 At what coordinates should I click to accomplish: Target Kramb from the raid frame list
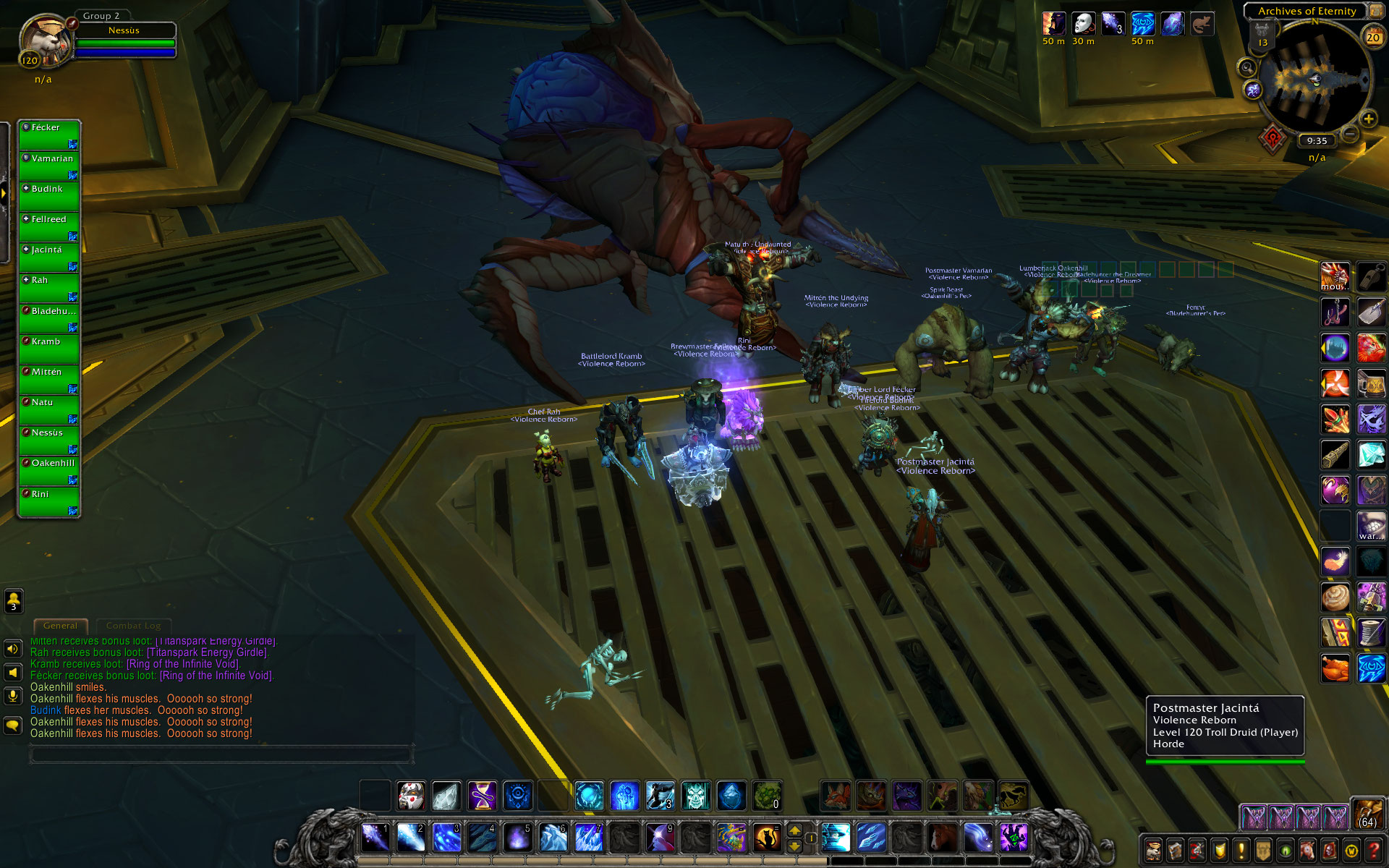[49, 349]
